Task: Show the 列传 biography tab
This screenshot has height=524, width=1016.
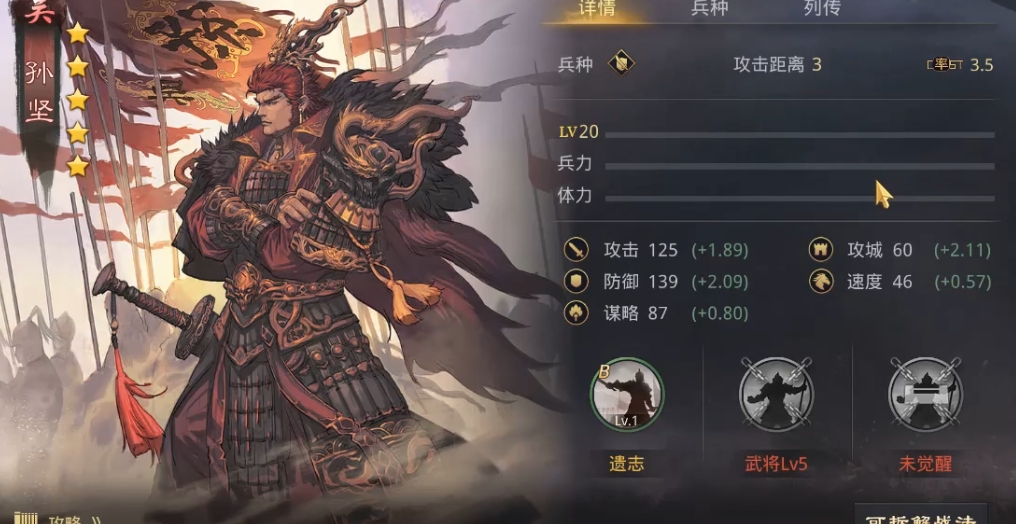Action: (x=821, y=9)
